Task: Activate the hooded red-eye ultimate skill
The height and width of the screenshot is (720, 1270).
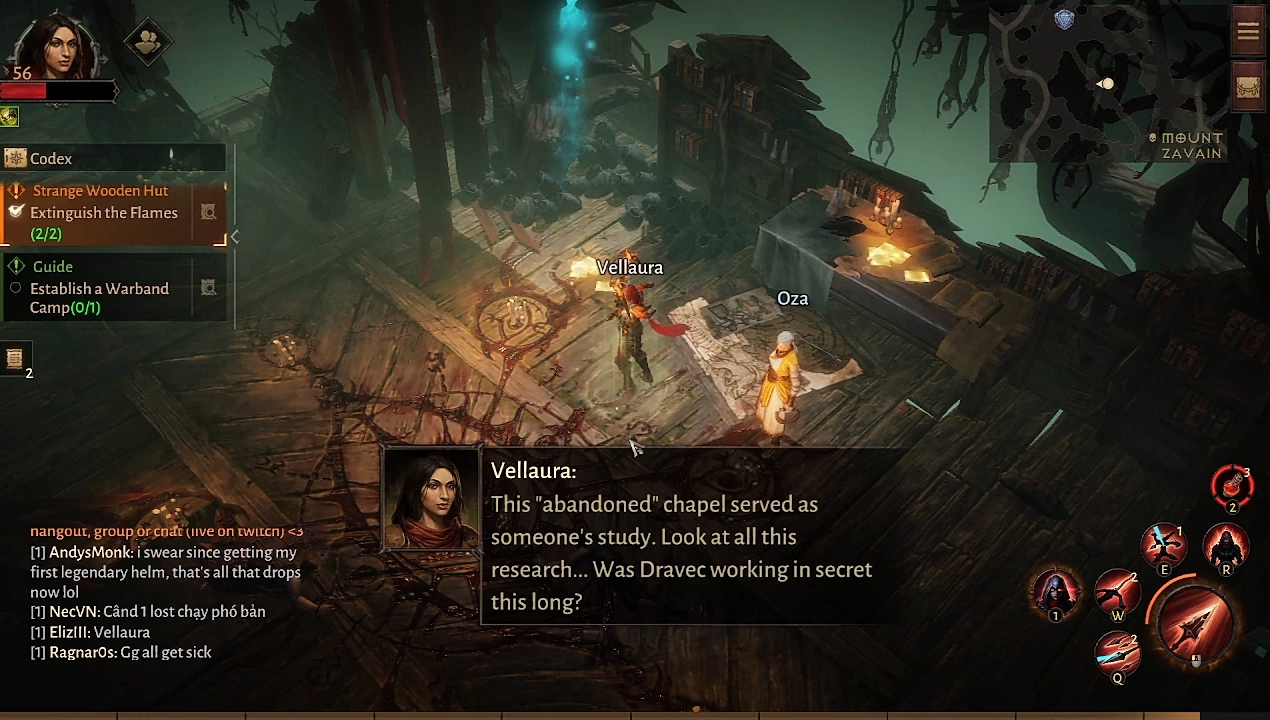Action: tap(1055, 592)
